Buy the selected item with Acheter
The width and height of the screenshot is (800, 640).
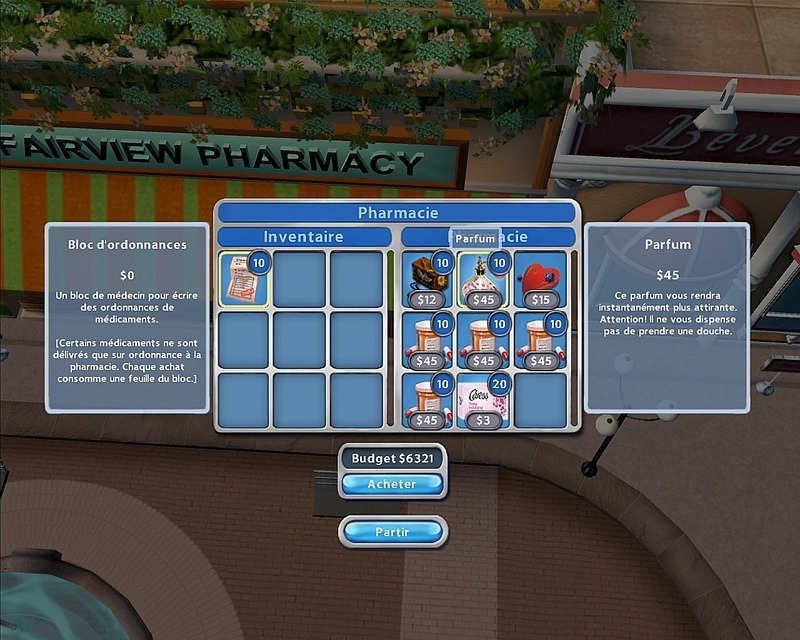coord(392,484)
